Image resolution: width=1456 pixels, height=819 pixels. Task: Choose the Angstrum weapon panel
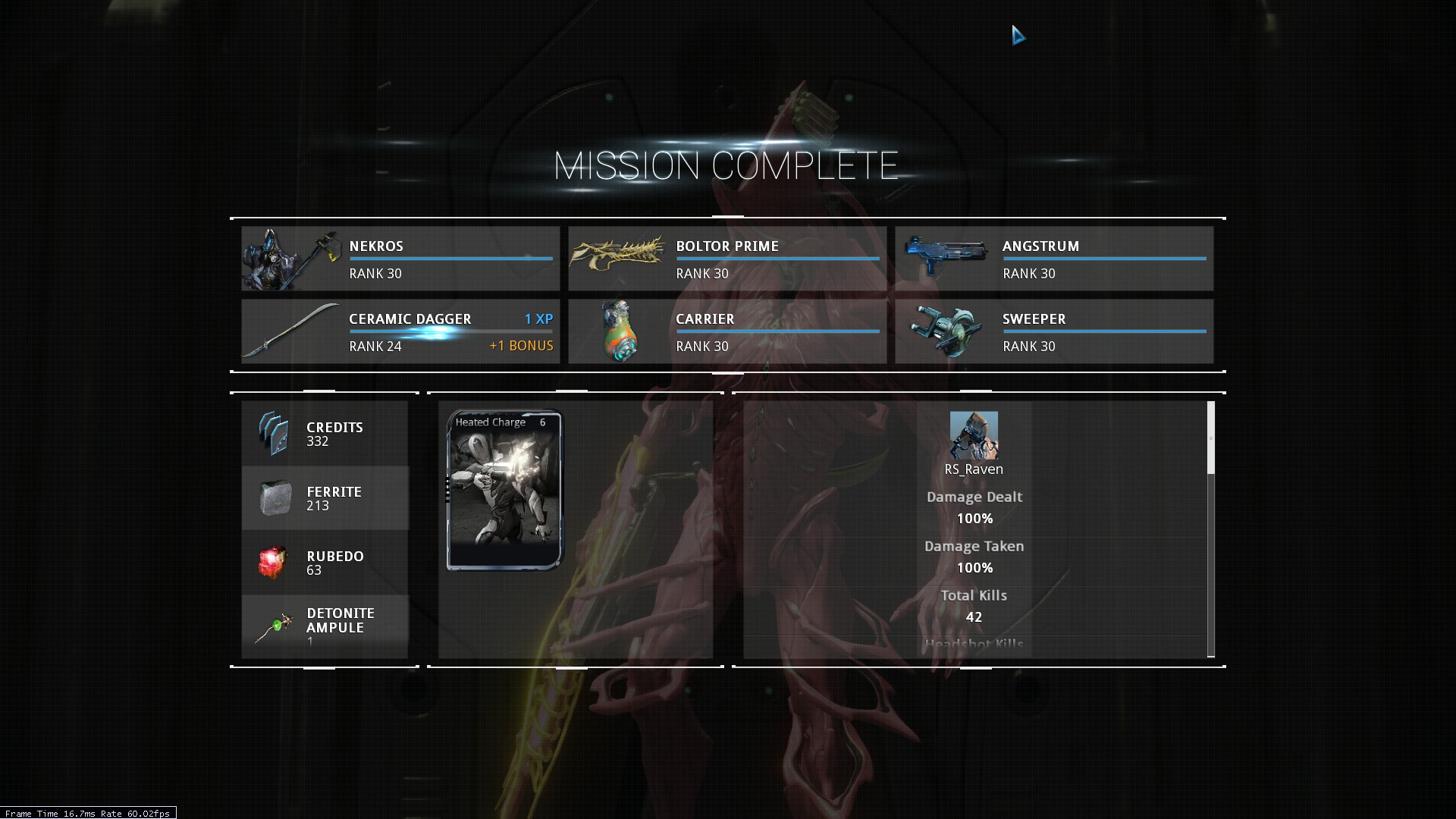tap(1053, 259)
